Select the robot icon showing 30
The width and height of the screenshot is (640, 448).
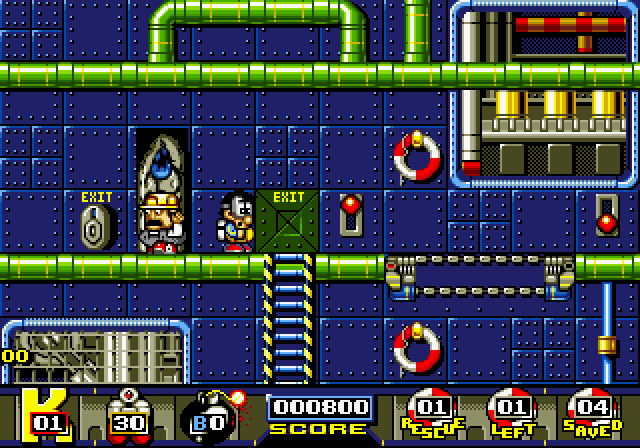click(x=127, y=415)
